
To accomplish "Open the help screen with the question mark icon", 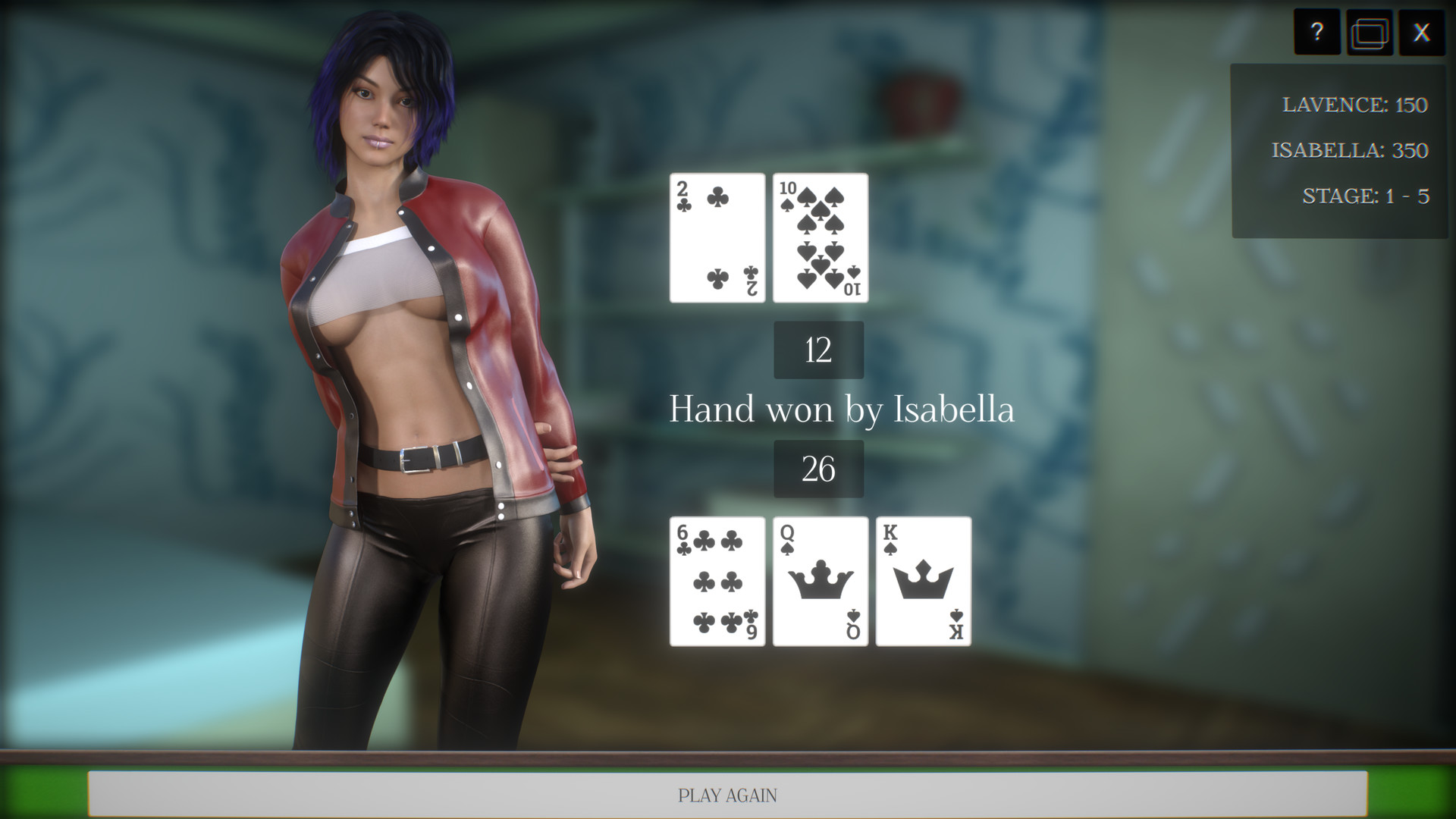I will (1317, 33).
